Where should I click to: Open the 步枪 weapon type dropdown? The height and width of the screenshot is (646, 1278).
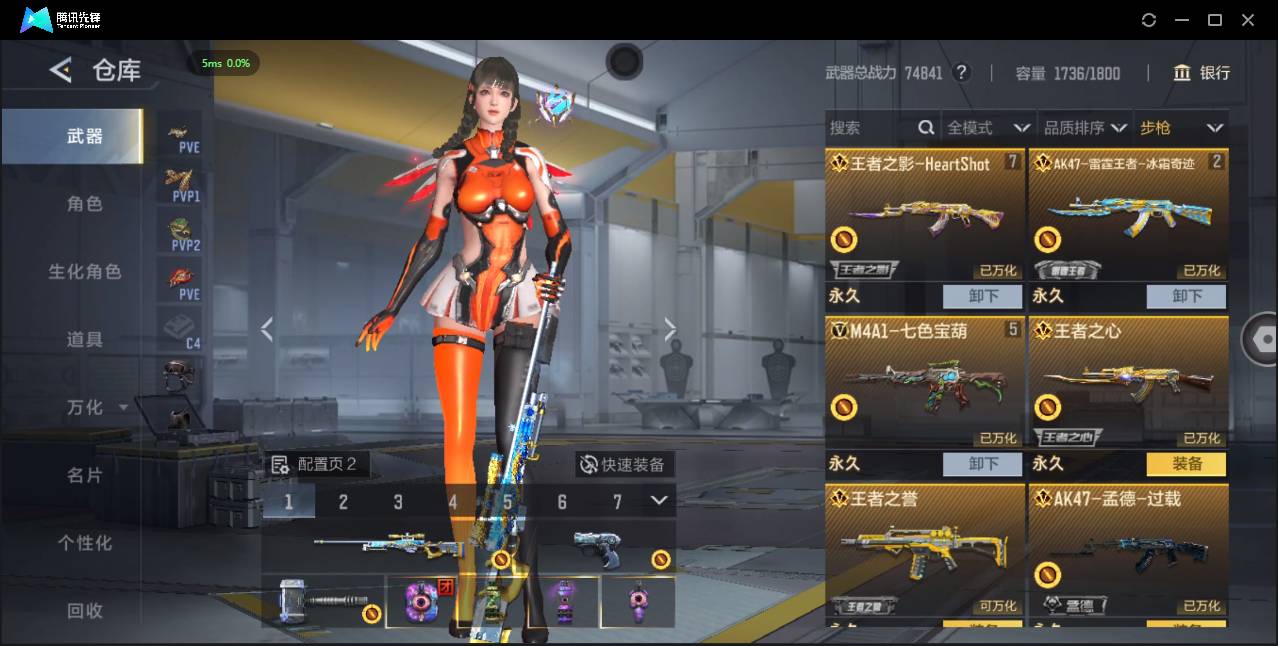[x=1181, y=128]
